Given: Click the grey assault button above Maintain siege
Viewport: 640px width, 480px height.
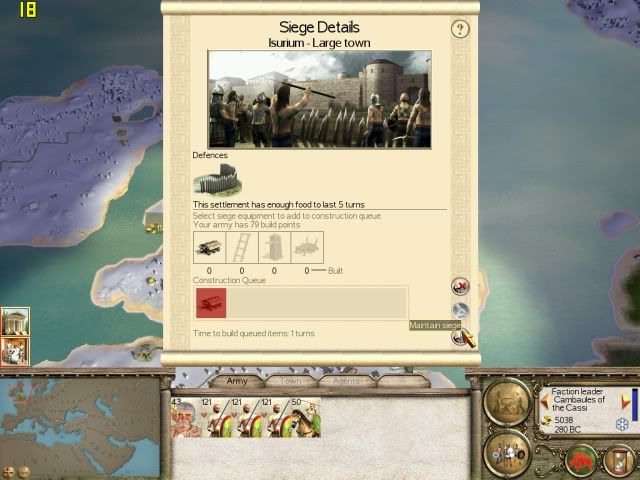Looking at the screenshot, I should (x=460, y=311).
